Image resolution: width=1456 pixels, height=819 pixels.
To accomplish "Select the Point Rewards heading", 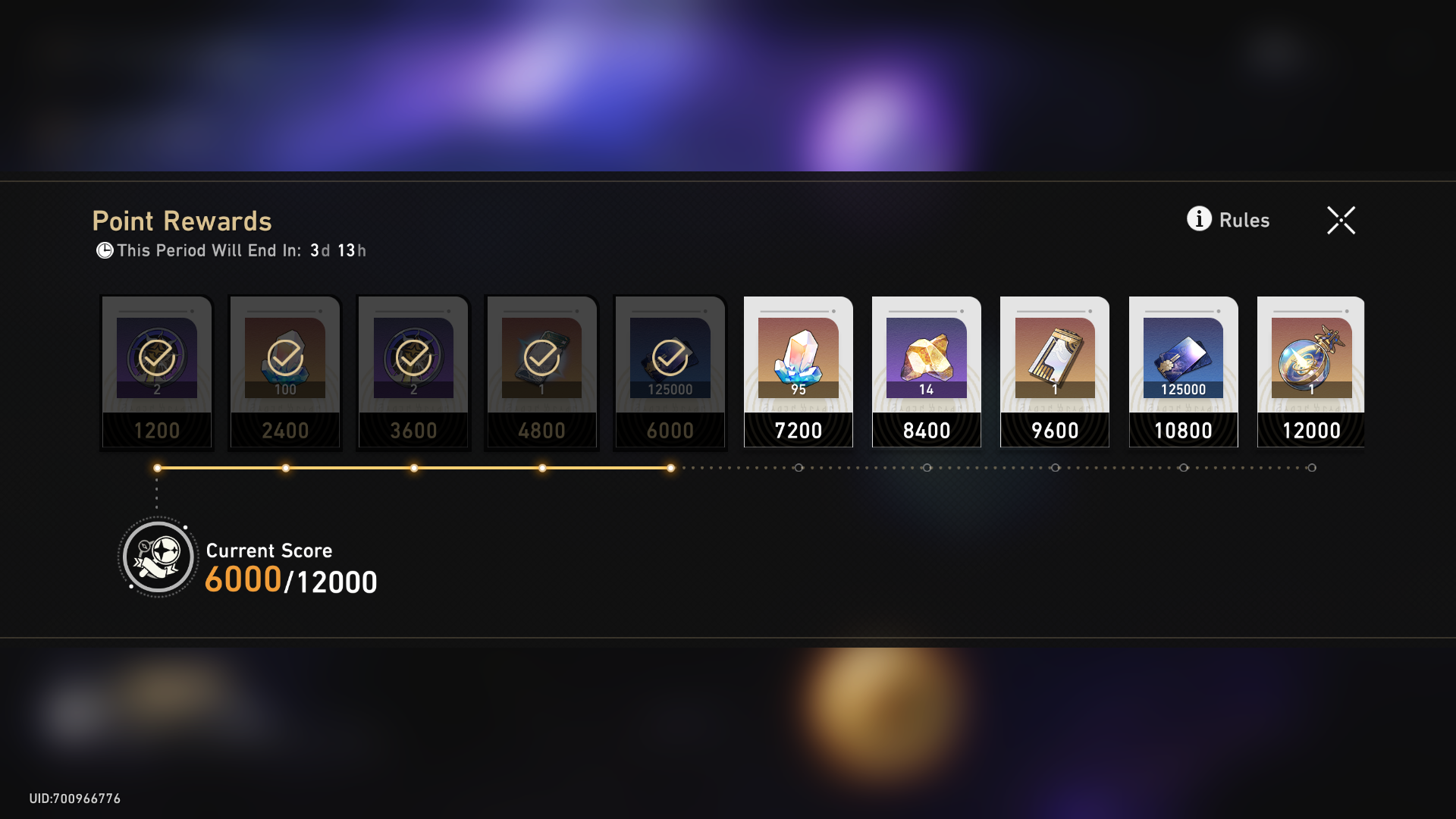I will tap(182, 221).
